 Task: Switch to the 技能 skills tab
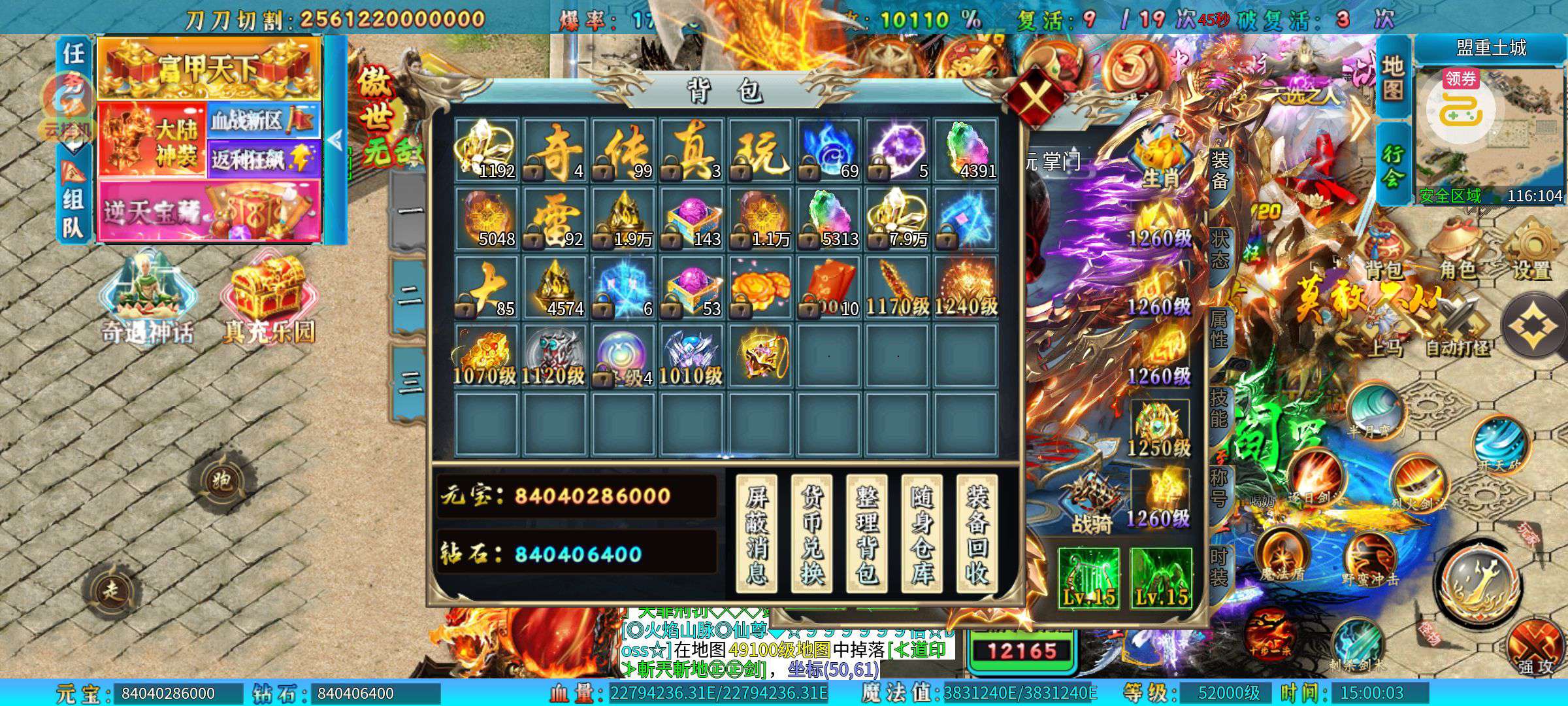tap(1219, 407)
